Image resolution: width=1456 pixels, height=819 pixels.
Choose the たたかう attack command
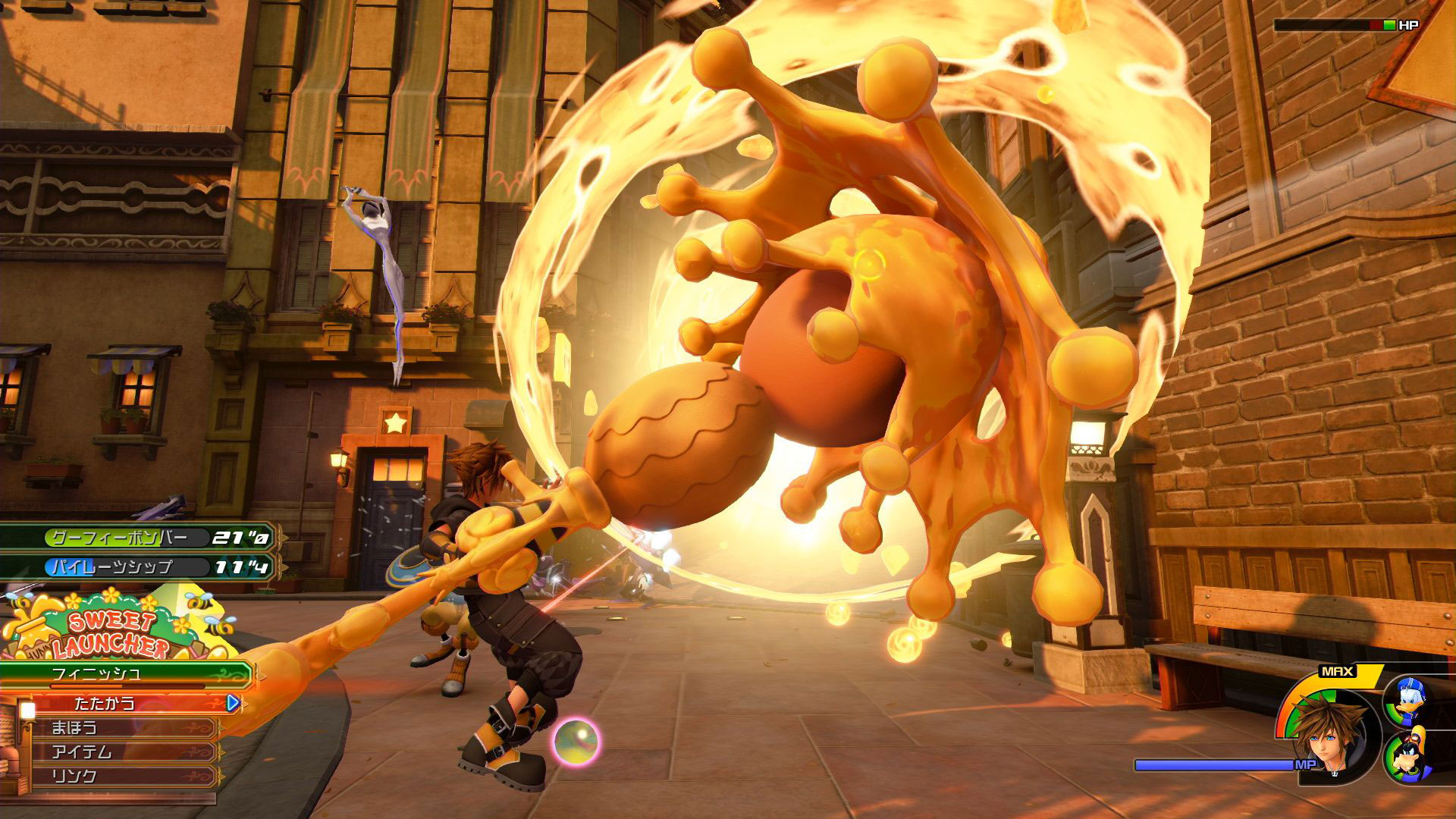click(121, 703)
